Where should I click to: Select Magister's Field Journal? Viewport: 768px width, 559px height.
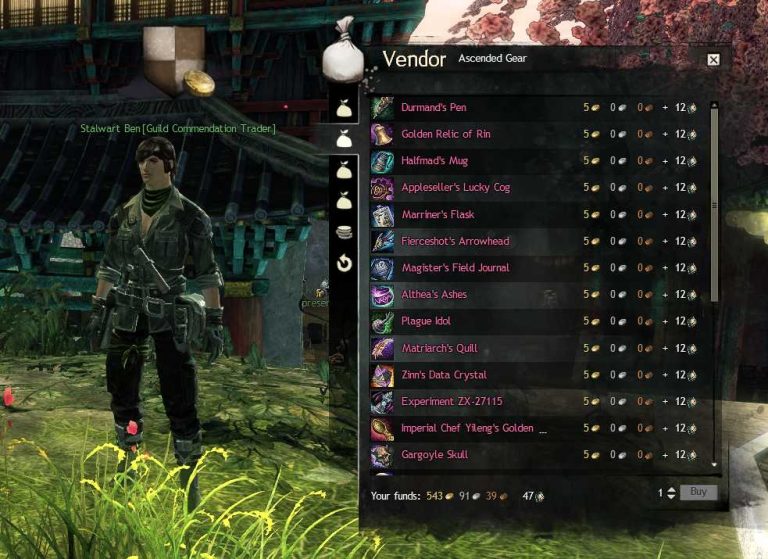tap(455, 268)
